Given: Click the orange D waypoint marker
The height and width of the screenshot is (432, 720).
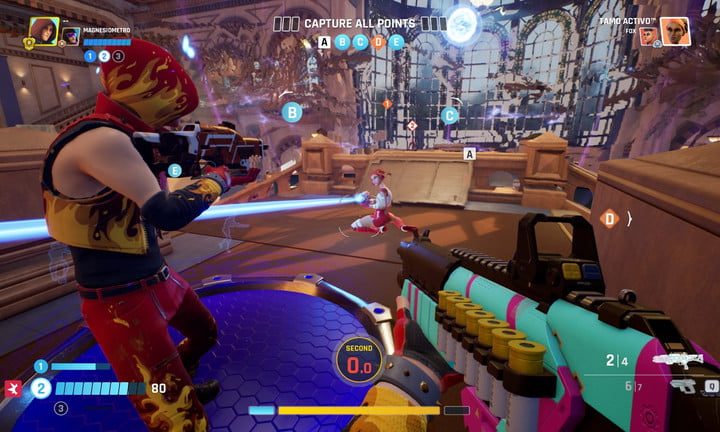Looking at the screenshot, I should click(x=608, y=218).
